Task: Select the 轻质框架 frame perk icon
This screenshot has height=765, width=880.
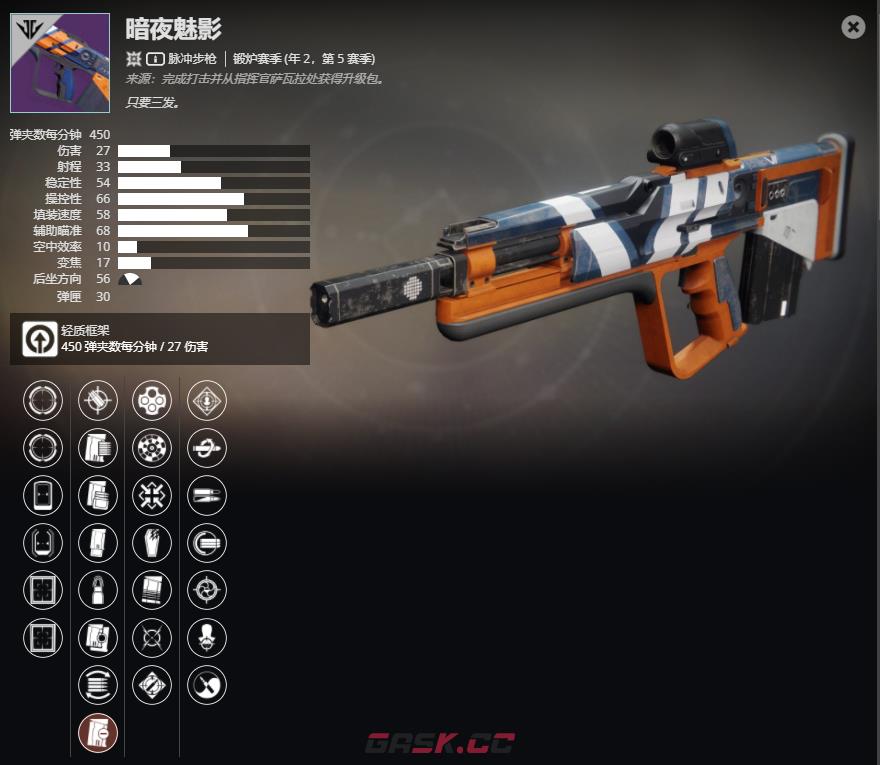Action: coord(39,339)
